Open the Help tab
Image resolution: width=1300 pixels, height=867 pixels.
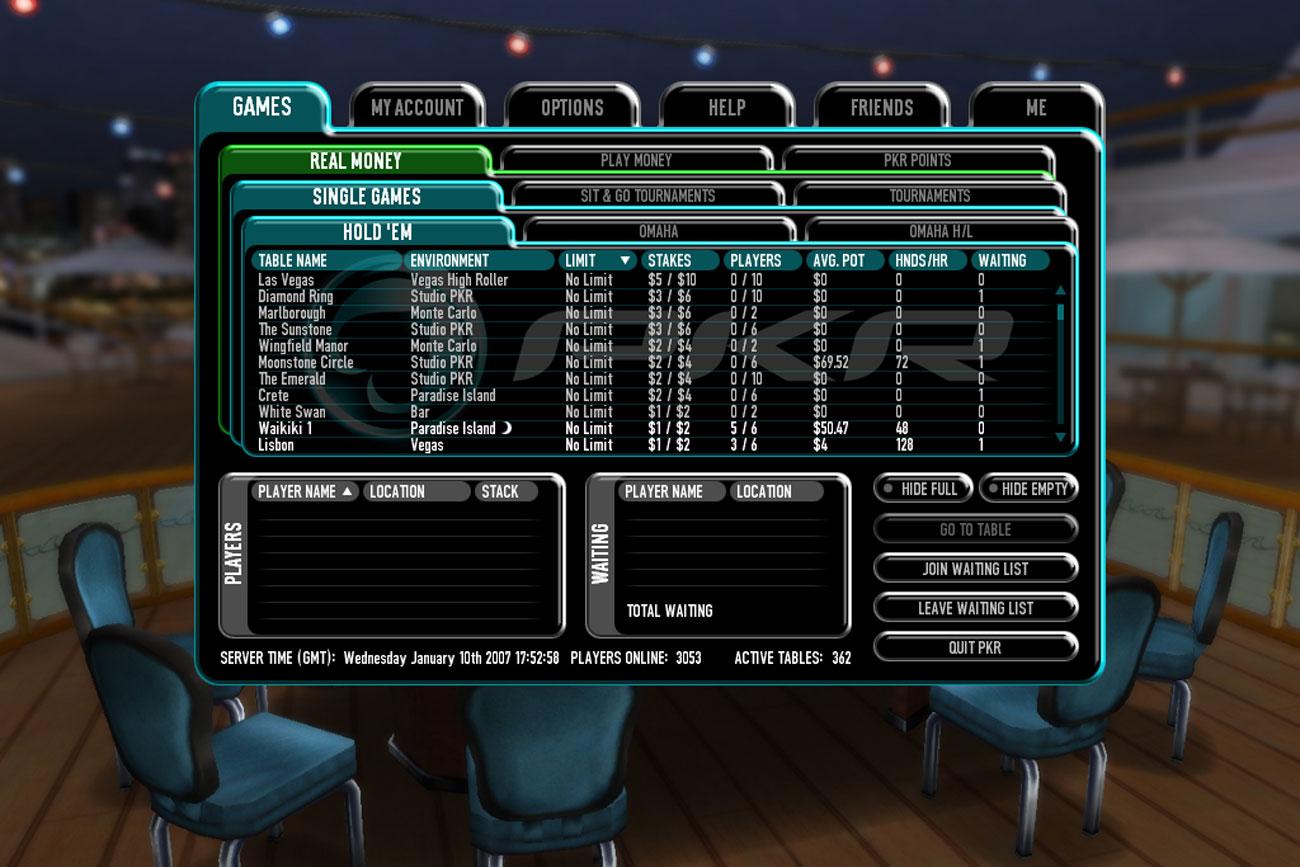(x=727, y=108)
